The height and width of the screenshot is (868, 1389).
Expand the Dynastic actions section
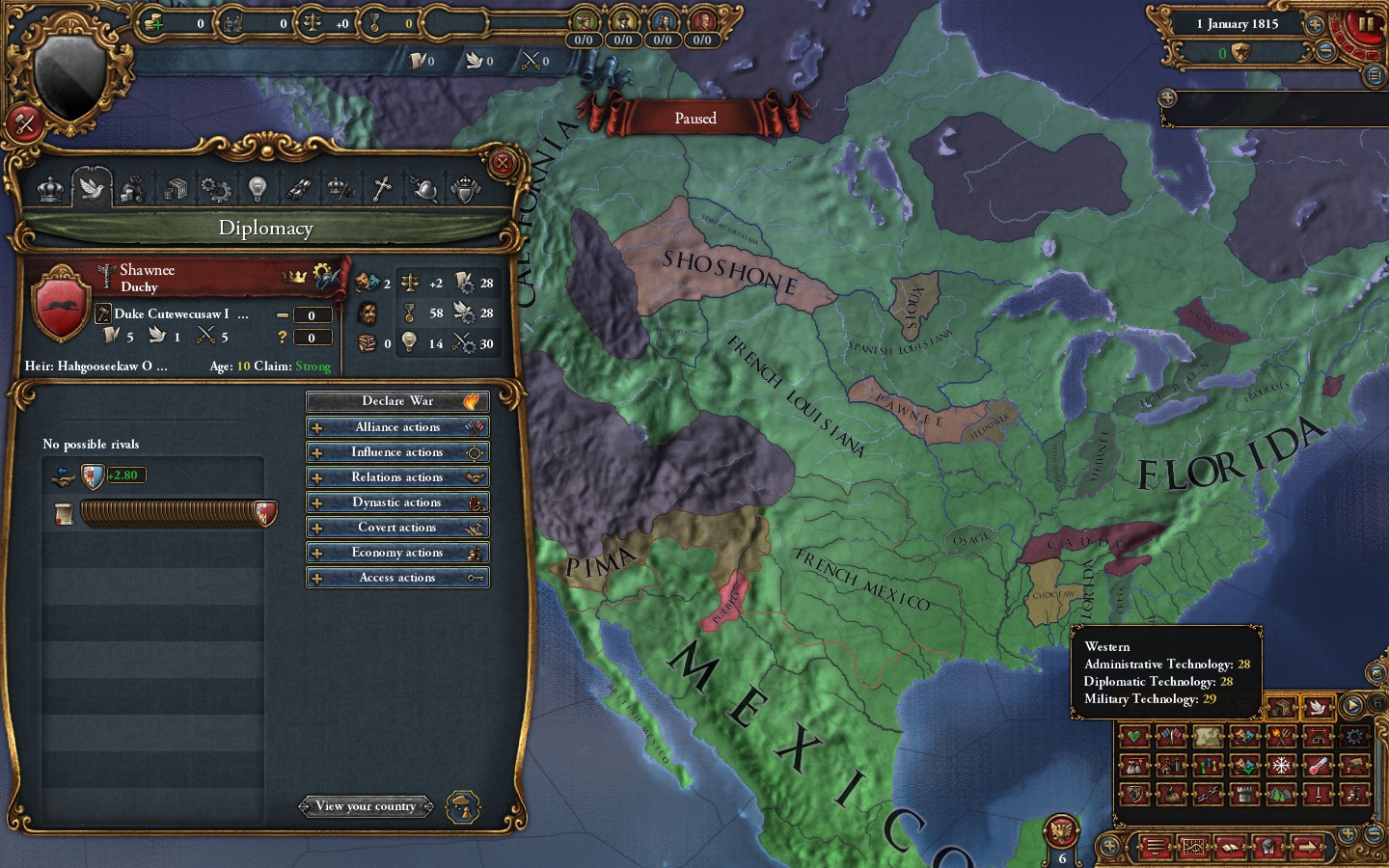(x=397, y=502)
